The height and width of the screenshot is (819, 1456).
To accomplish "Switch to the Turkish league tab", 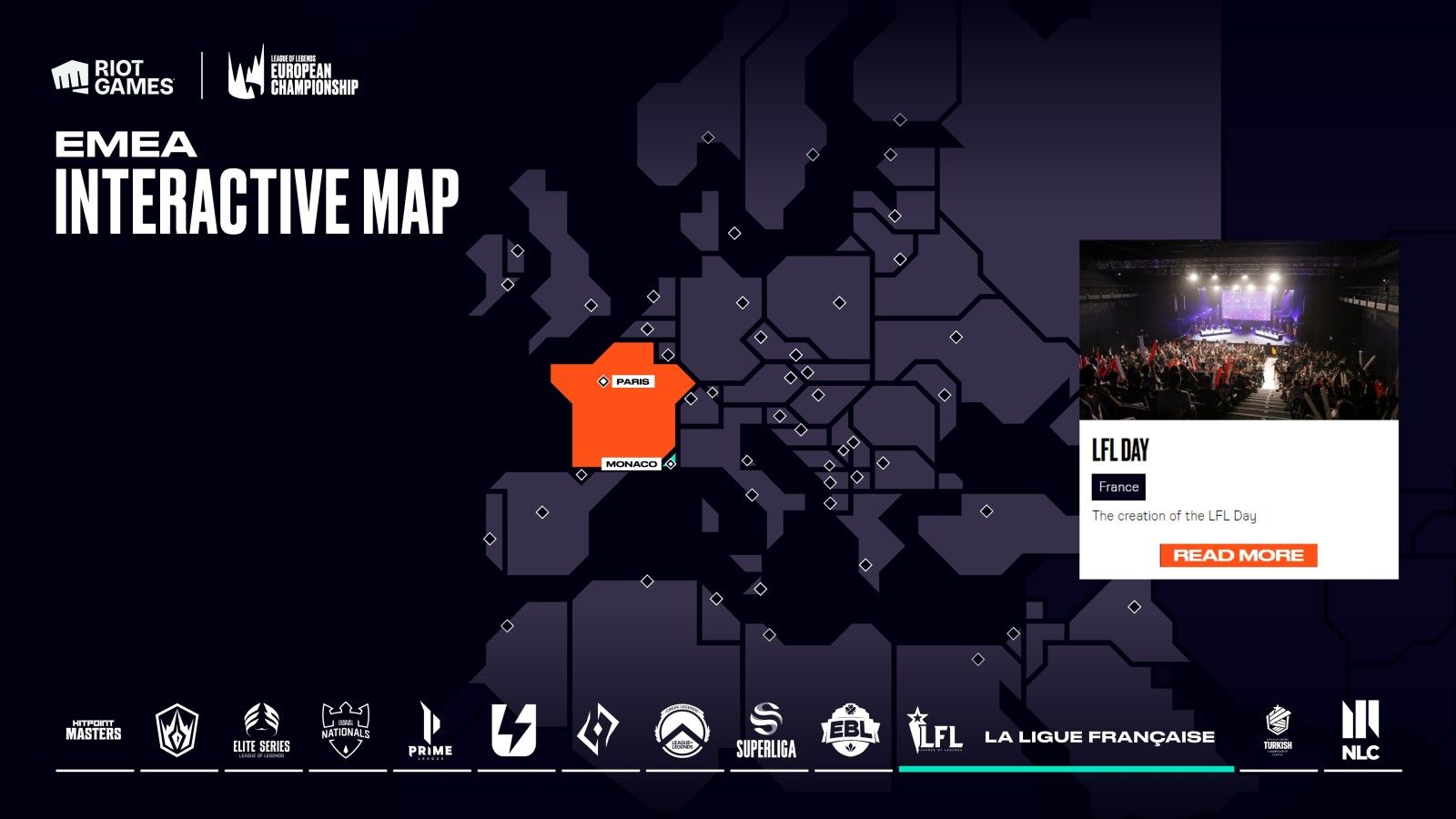I will point(1278,732).
